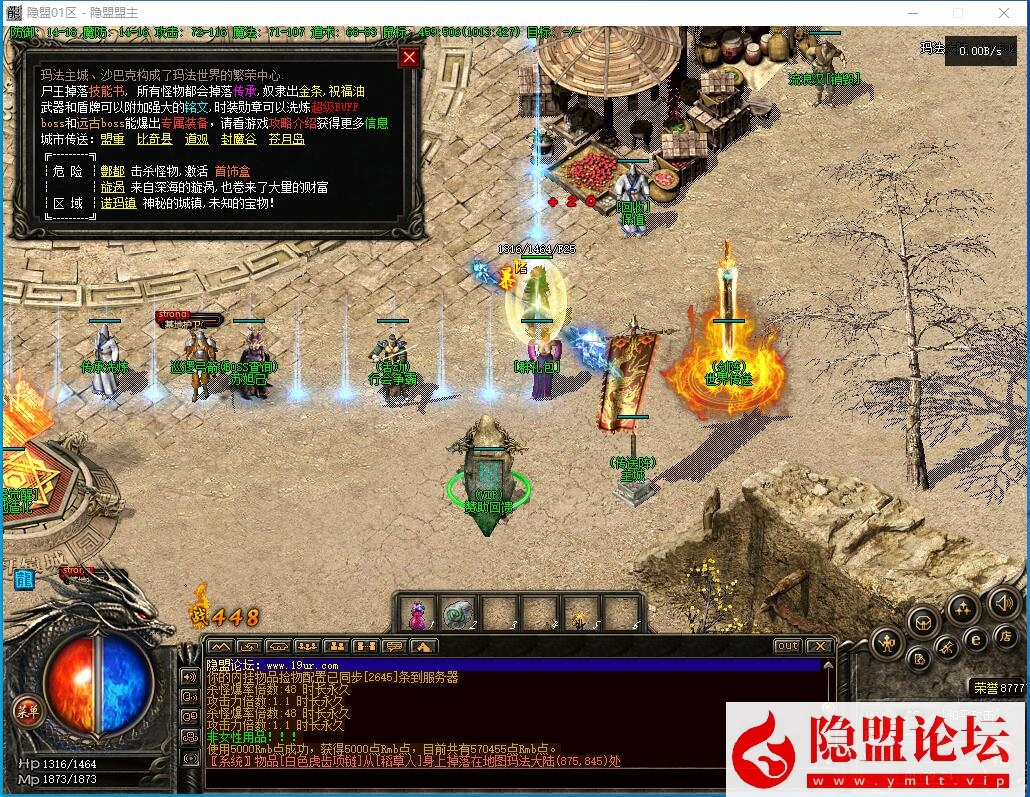Click the round 'e' button
The image size is (1030, 797).
click(x=976, y=641)
